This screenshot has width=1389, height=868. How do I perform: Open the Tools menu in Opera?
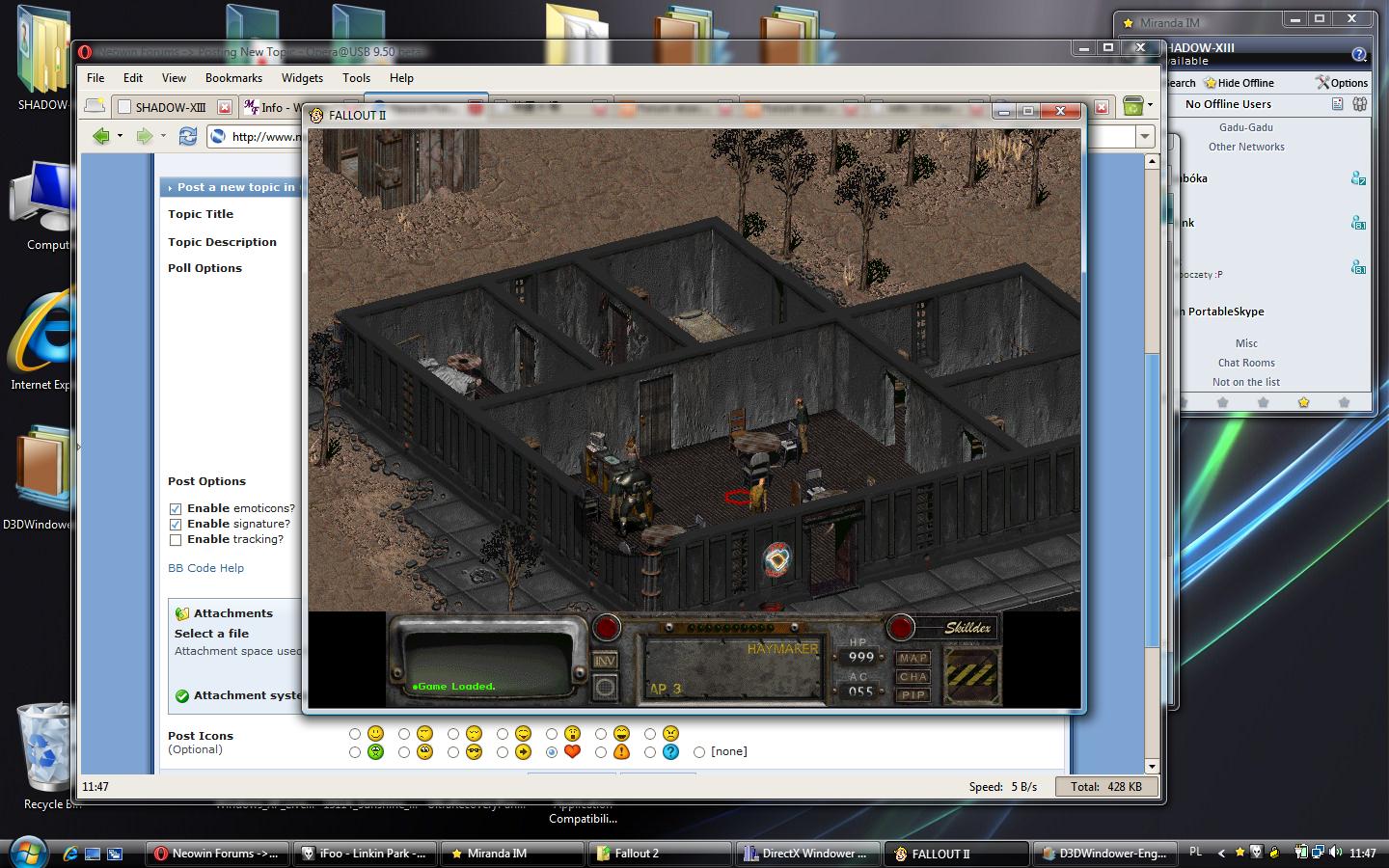point(356,78)
